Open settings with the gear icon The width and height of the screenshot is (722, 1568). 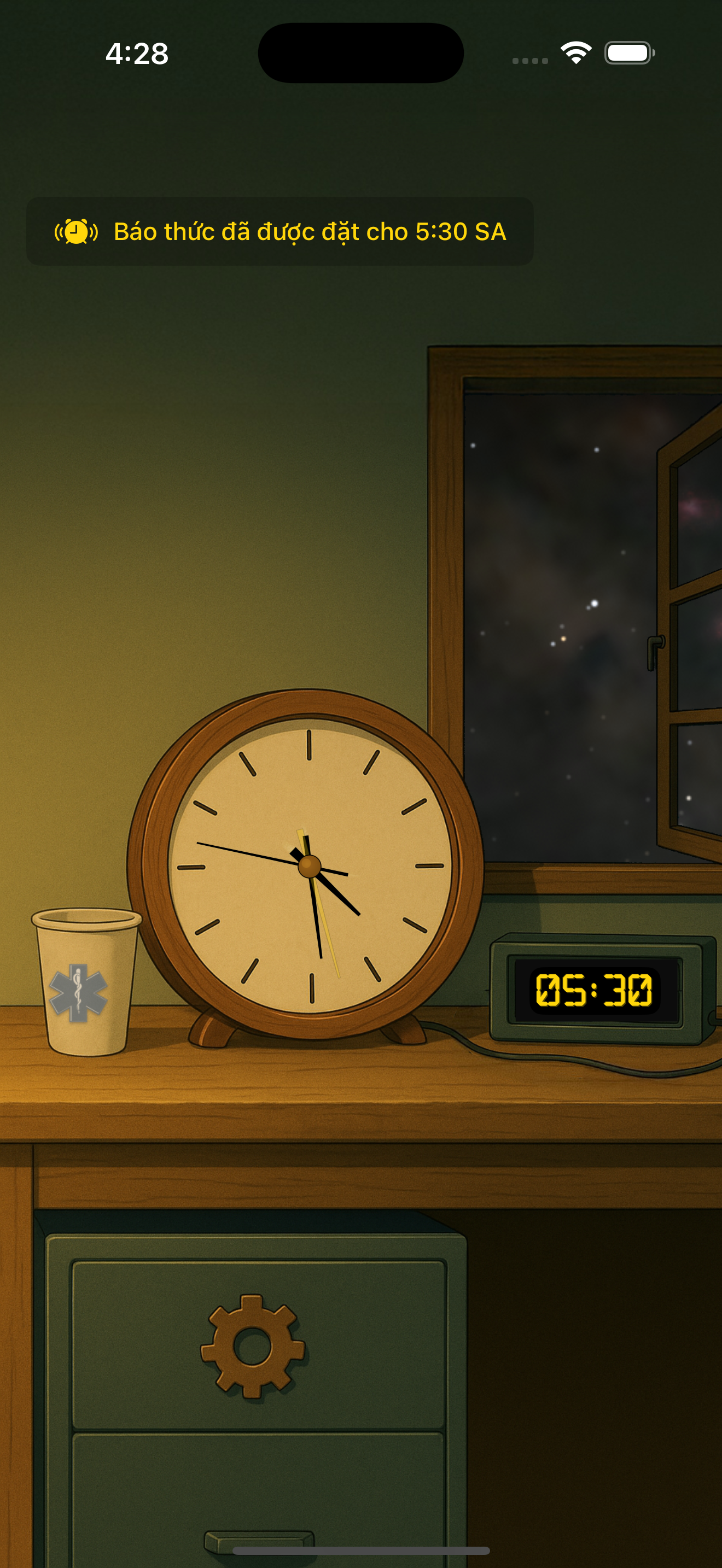tap(253, 1347)
